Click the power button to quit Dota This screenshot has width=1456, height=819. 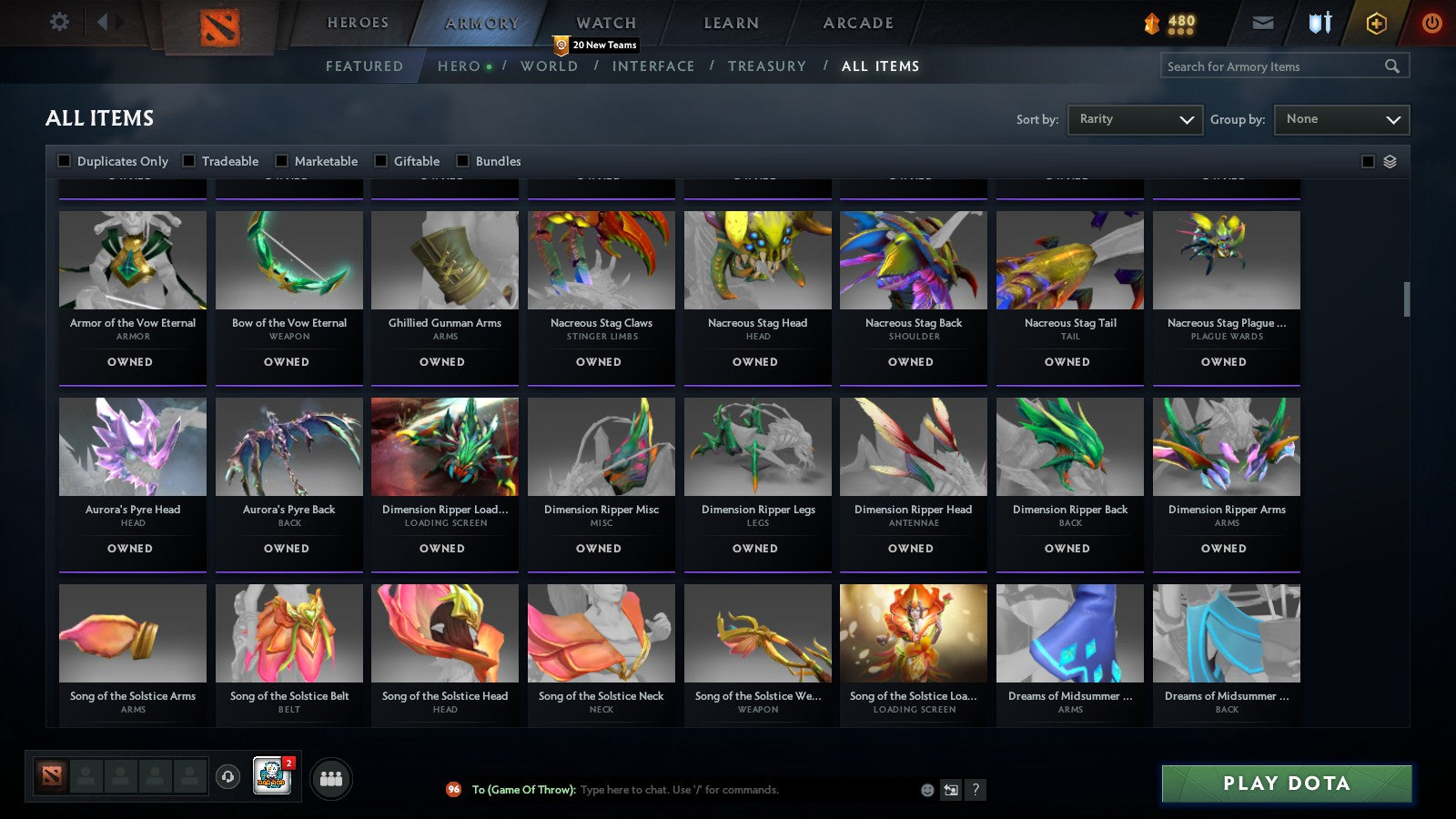[x=1430, y=21]
